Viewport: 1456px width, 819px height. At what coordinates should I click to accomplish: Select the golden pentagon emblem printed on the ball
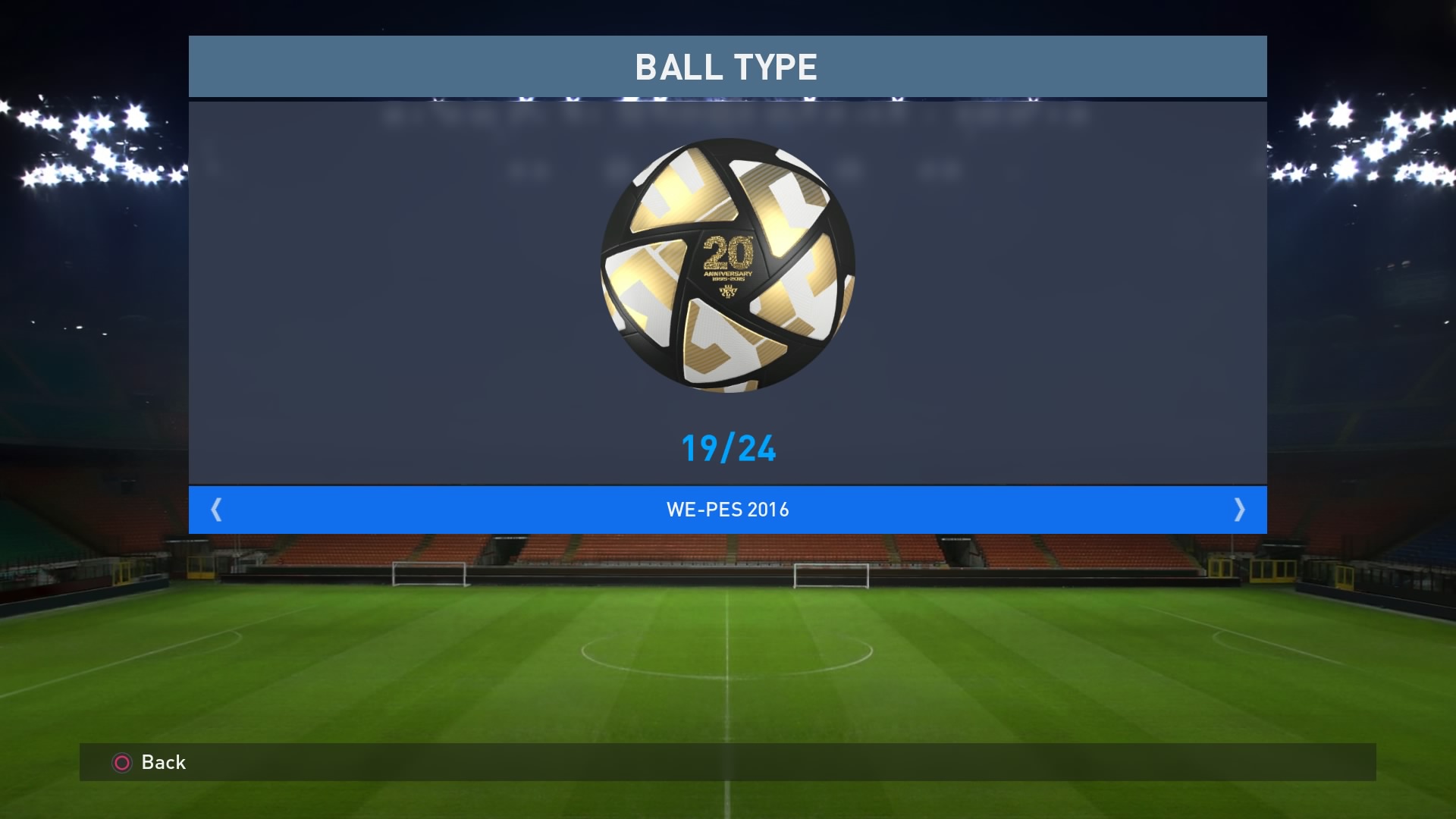tap(726, 292)
